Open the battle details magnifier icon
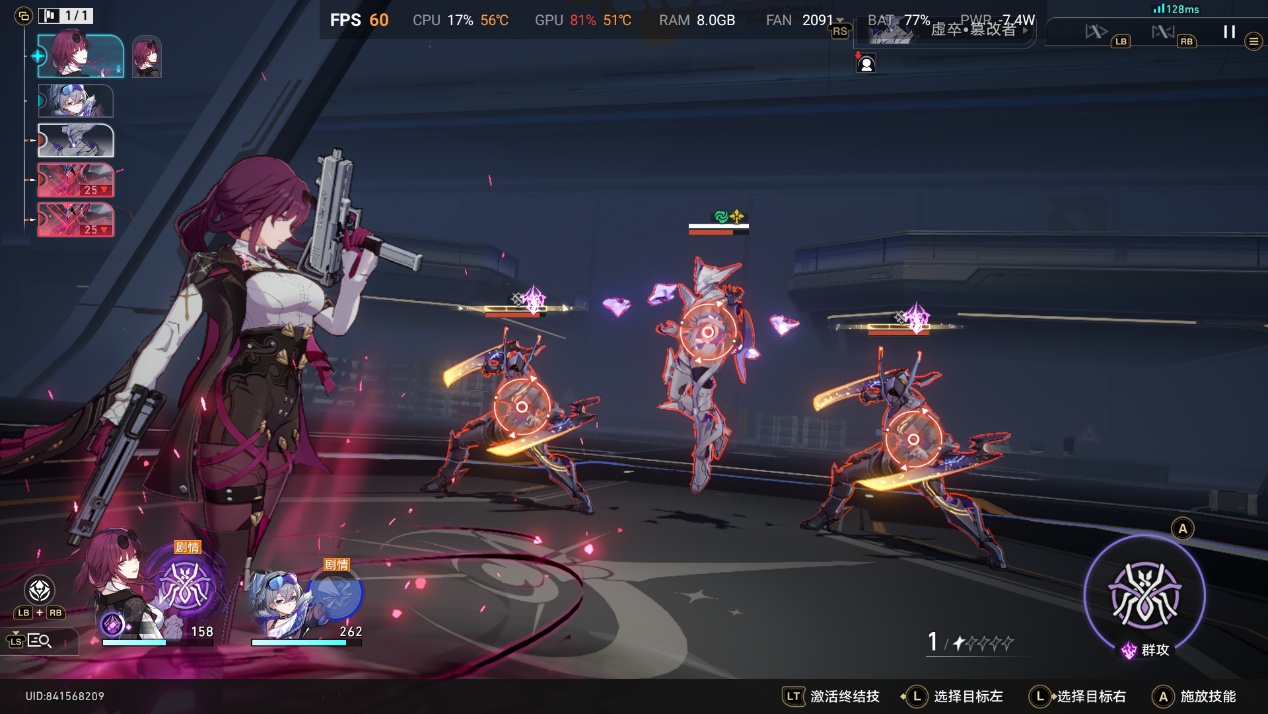This screenshot has width=1268, height=714. (x=40, y=641)
